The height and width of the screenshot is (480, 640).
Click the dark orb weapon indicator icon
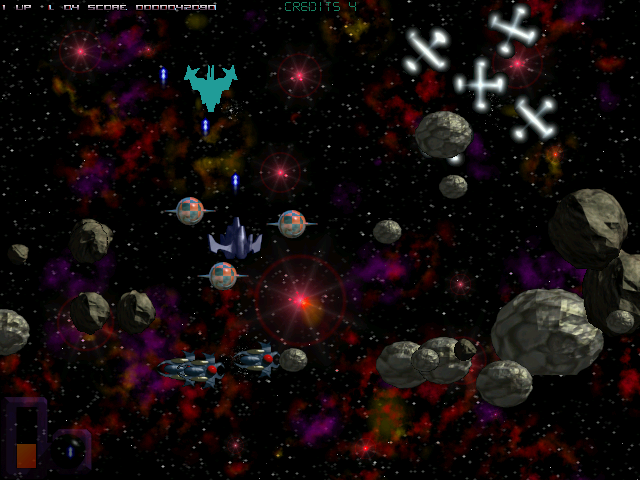pos(71,449)
